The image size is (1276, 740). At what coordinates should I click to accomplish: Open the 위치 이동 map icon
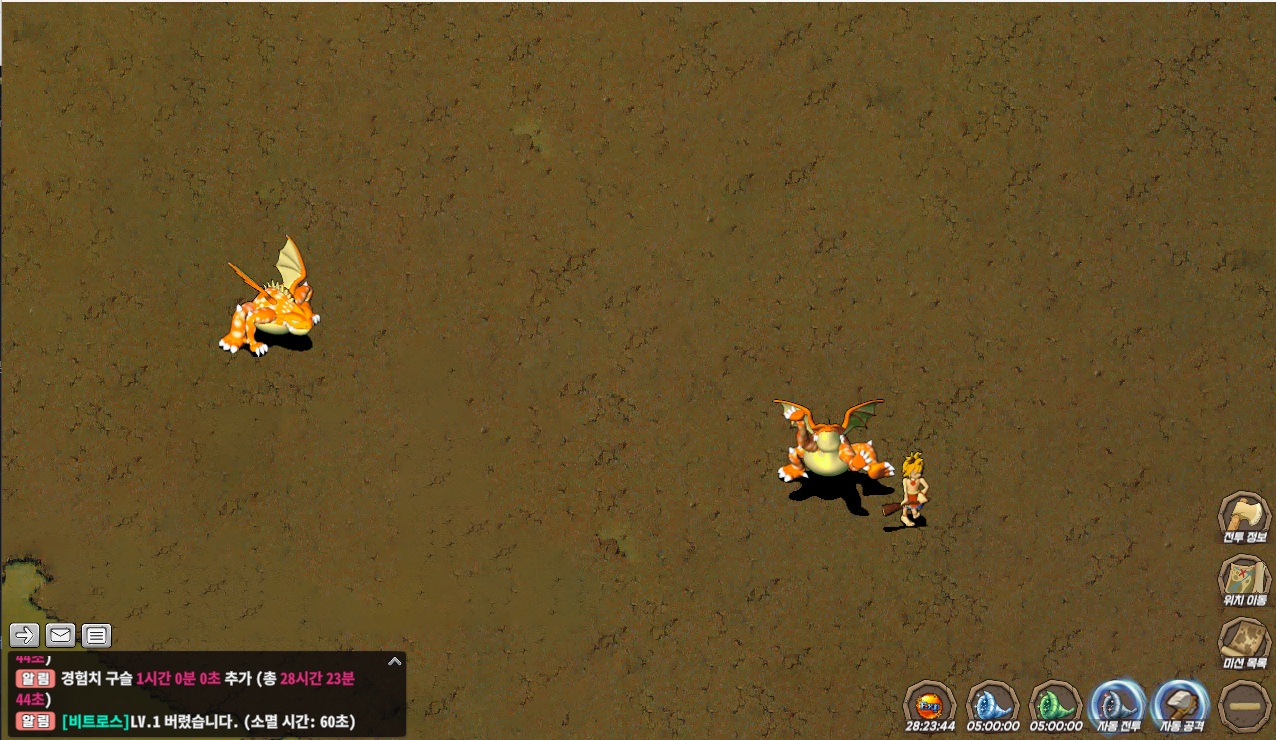pos(1243,578)
